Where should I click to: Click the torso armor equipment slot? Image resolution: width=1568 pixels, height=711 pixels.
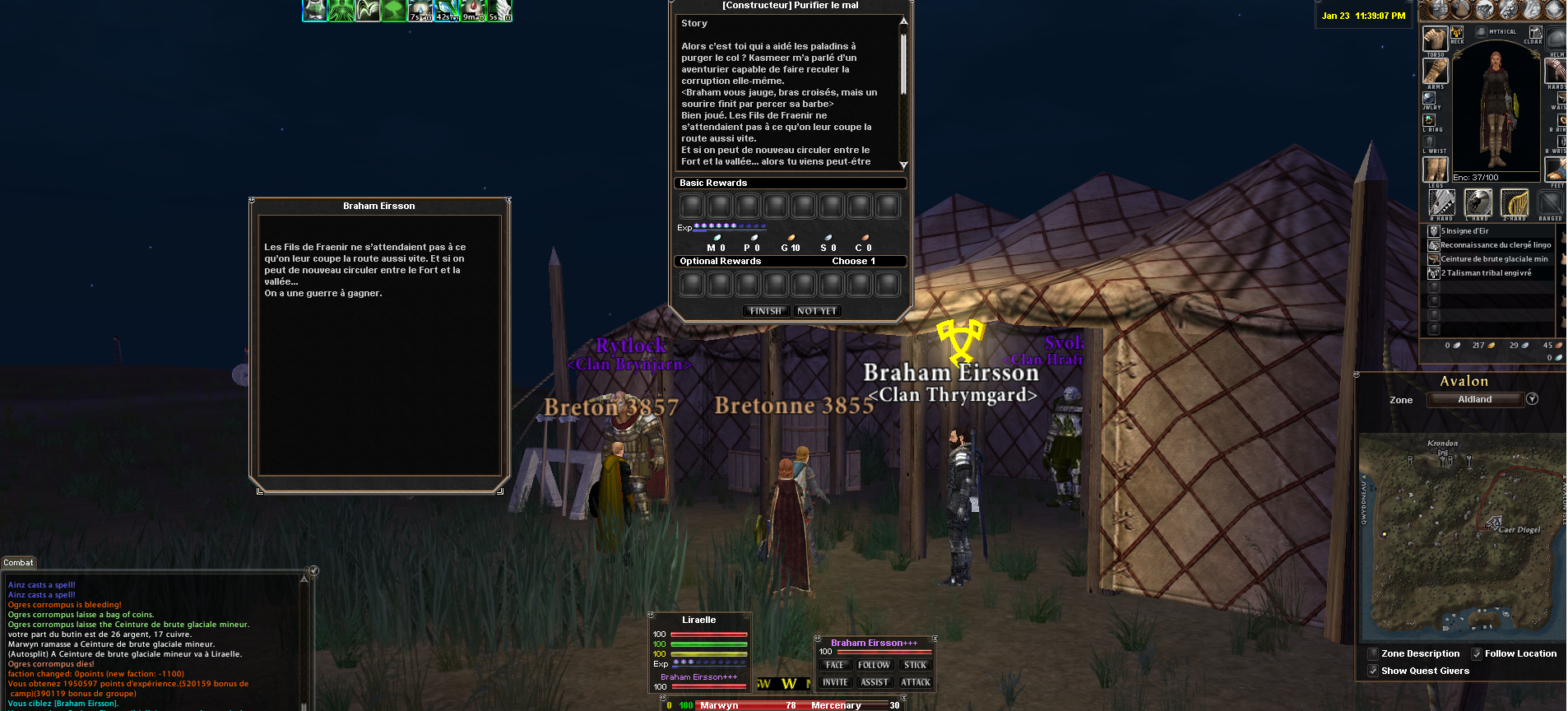1436,38
